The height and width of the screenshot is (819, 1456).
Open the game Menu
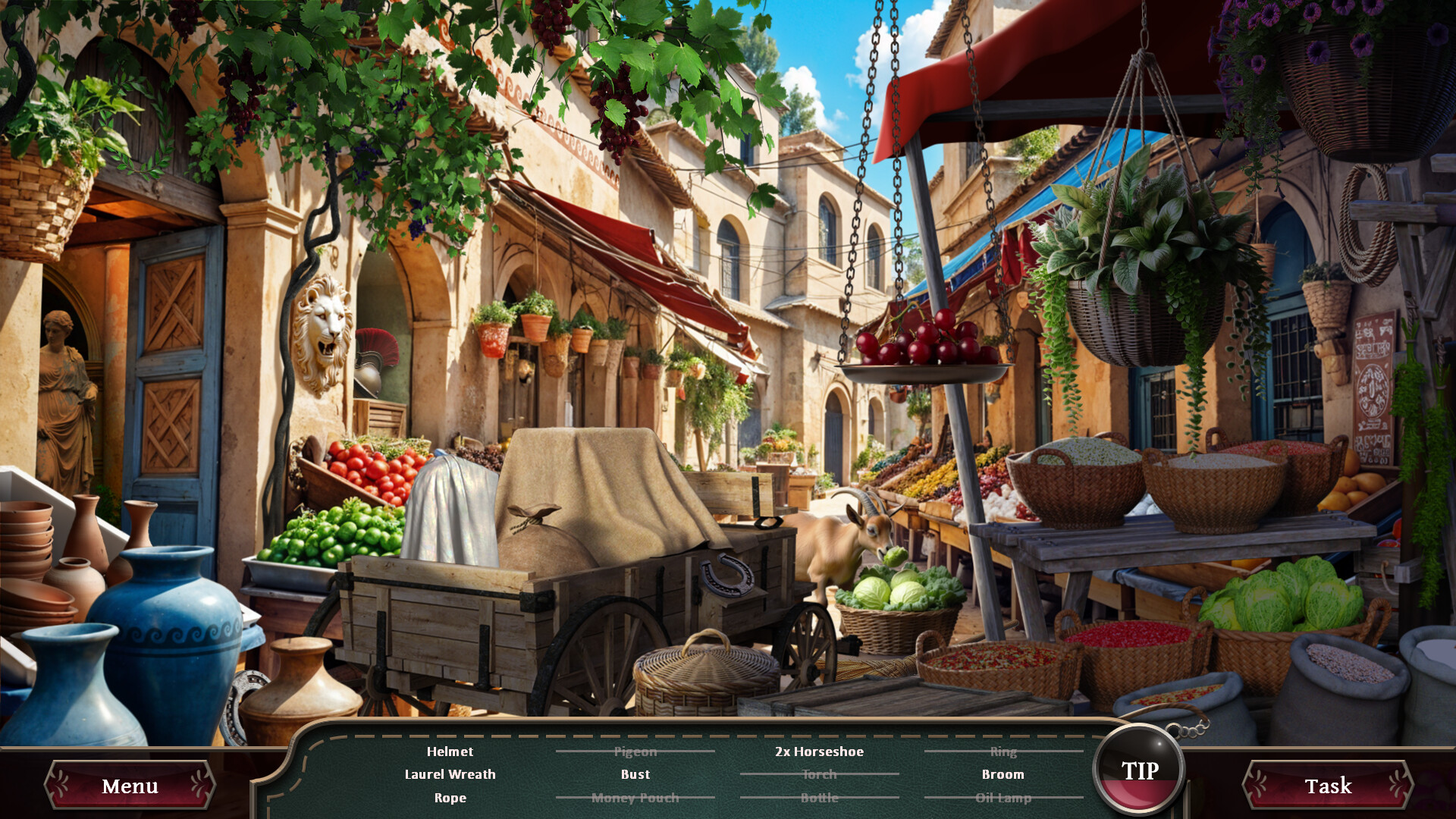(129, 786)
